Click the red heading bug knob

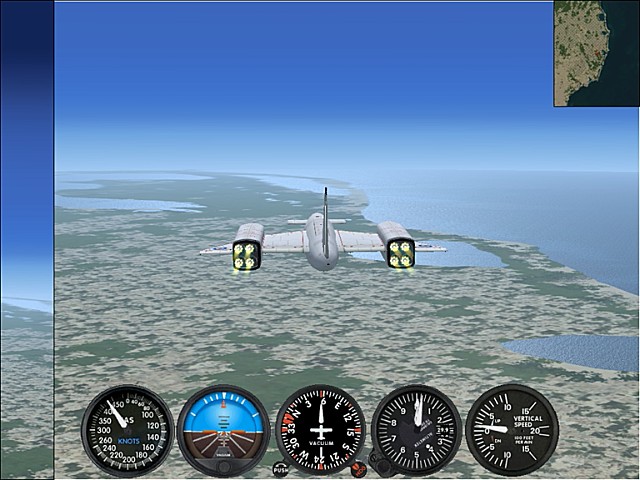pyautogui.click(x=358, y=468)
